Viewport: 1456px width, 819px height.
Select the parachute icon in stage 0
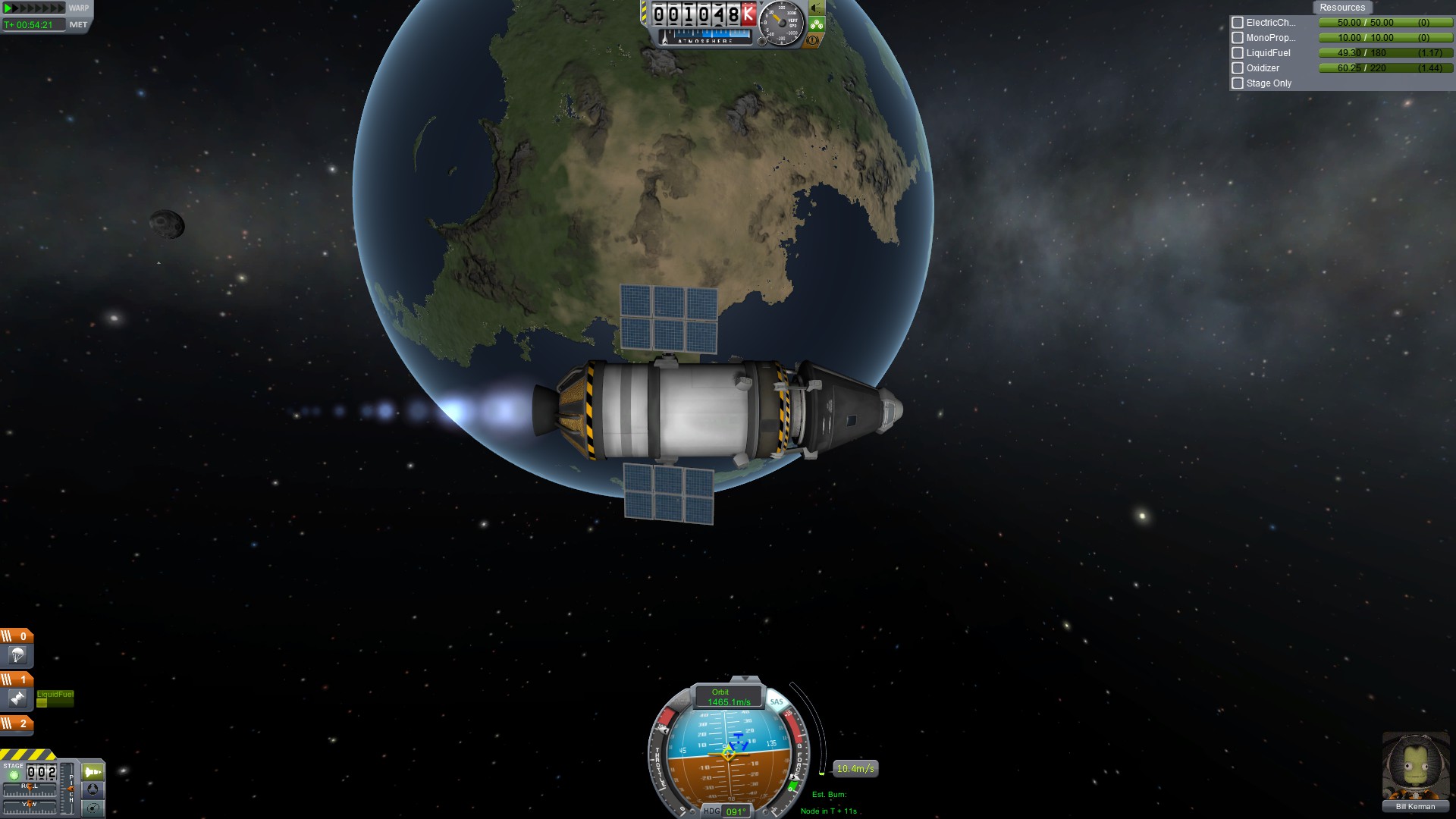tap(17, 655)
